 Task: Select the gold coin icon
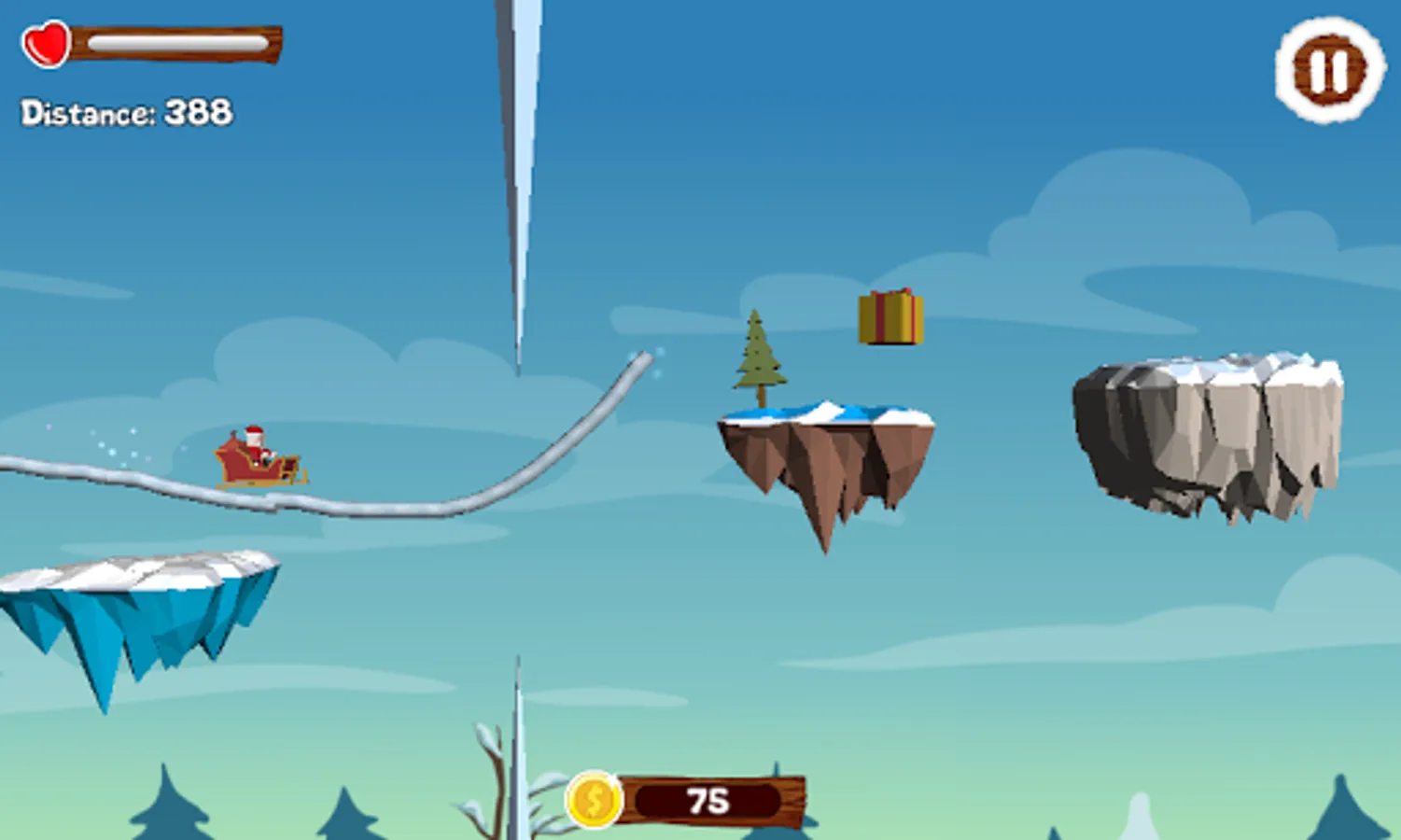click(x=595, y=798)
